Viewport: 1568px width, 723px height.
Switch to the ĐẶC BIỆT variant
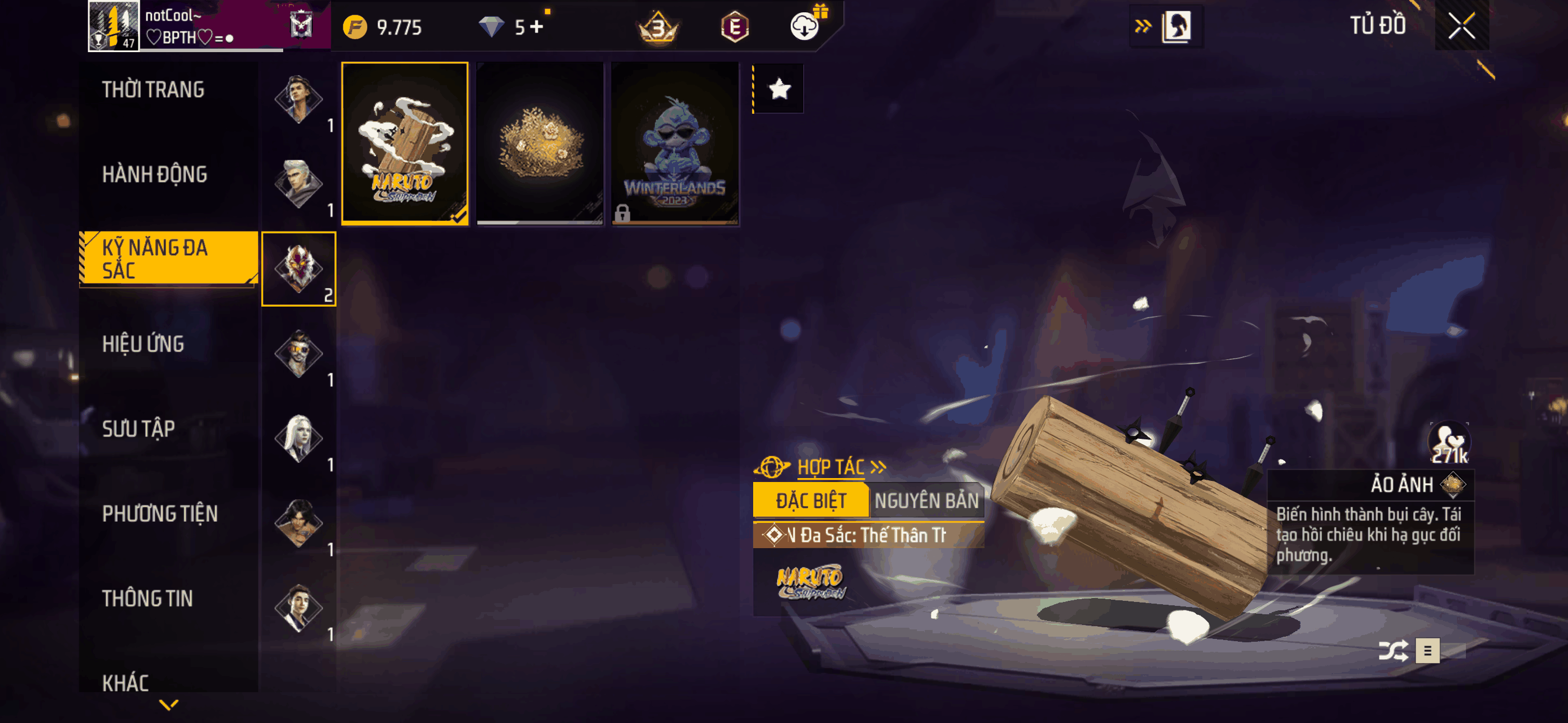coord(810,501)
